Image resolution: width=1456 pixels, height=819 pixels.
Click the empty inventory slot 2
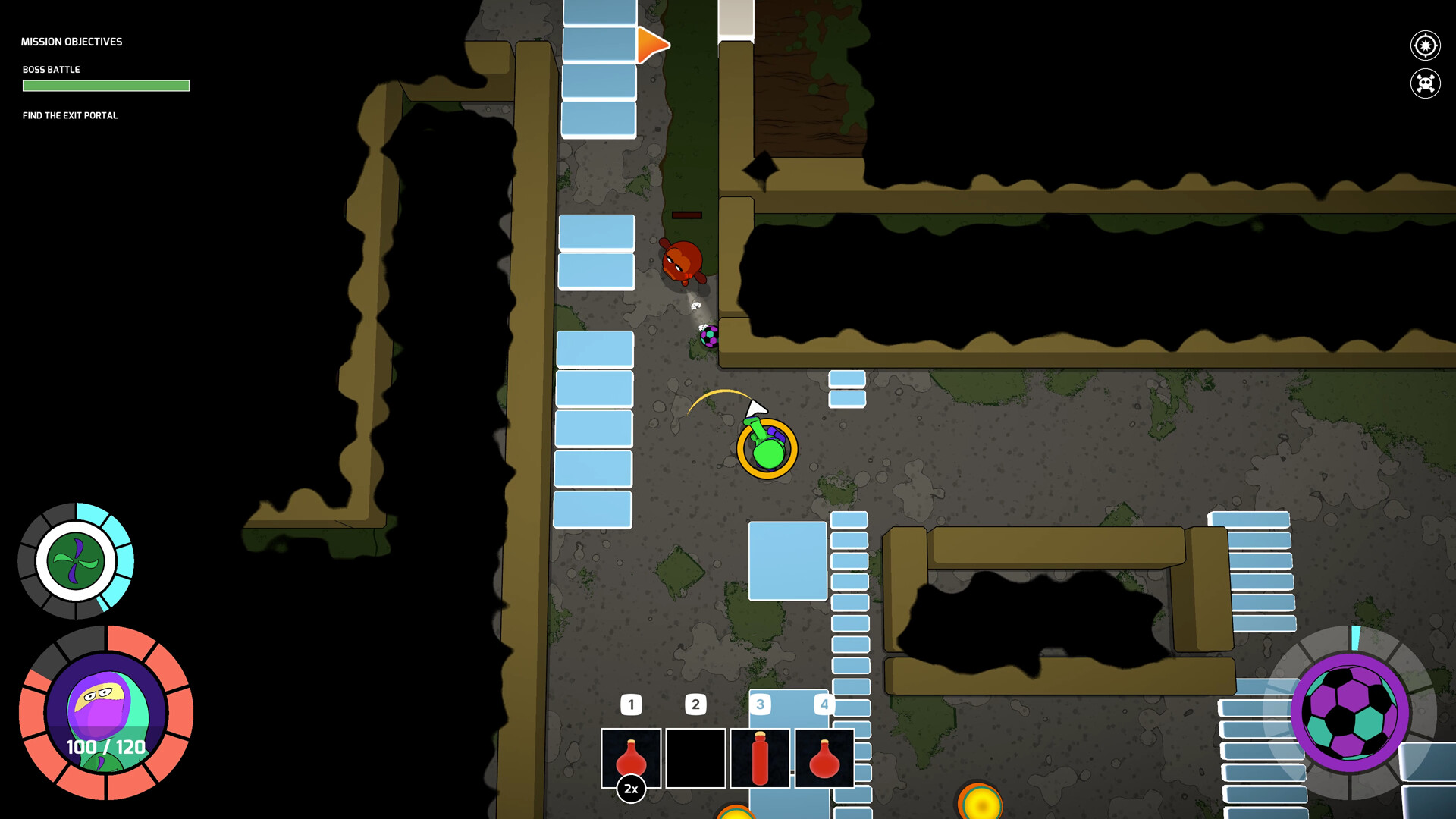pyautogui.click(x=695, y=758)
